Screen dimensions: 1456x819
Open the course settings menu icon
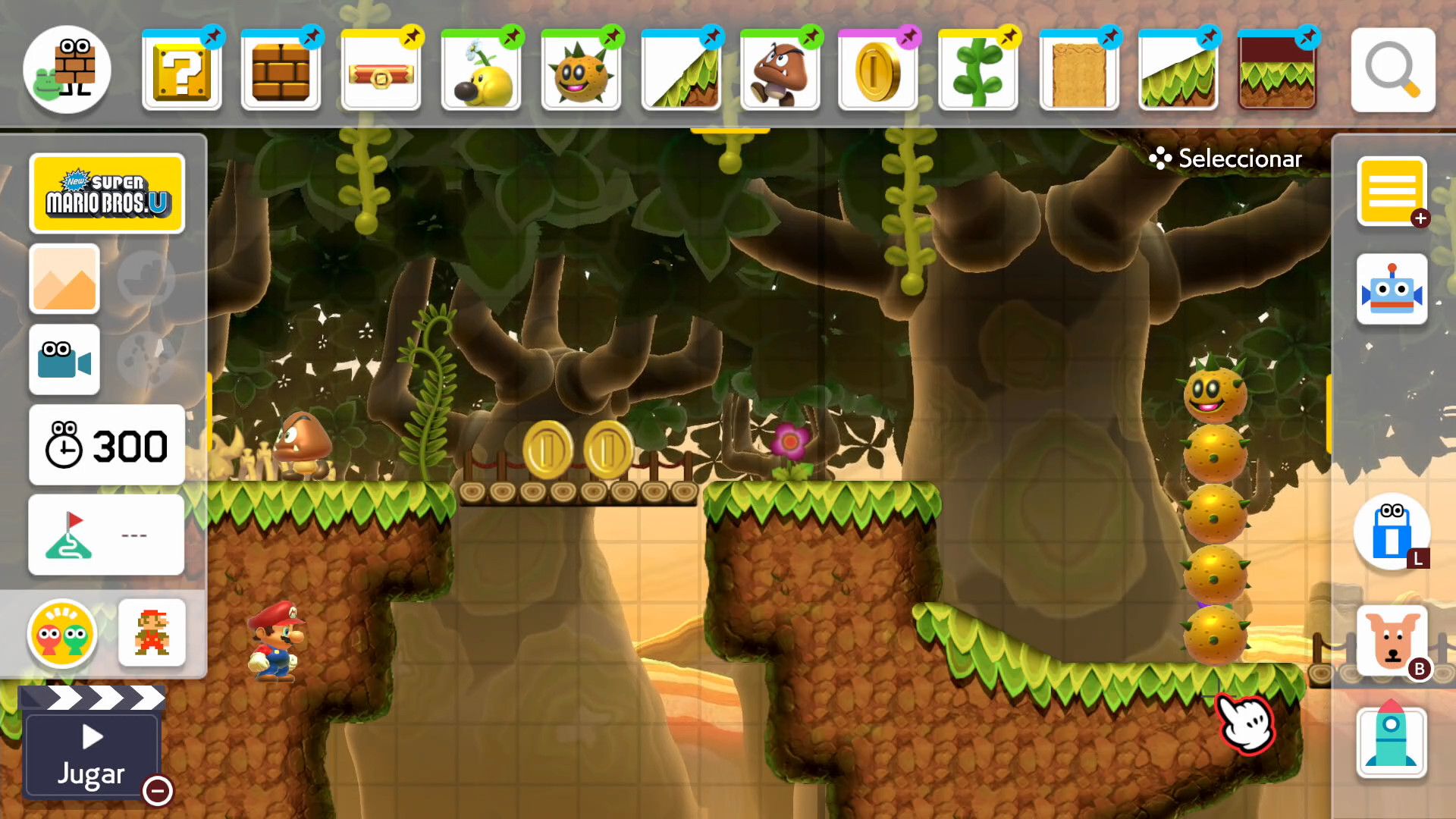pos(1392,191)
